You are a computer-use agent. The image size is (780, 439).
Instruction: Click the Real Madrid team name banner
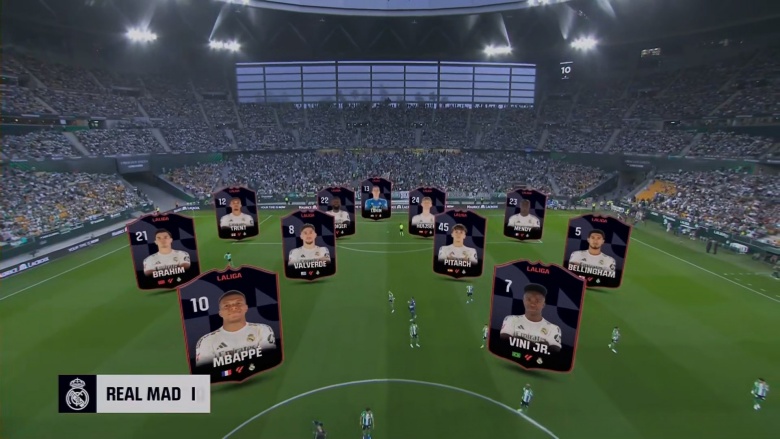[x=134, y=394]
